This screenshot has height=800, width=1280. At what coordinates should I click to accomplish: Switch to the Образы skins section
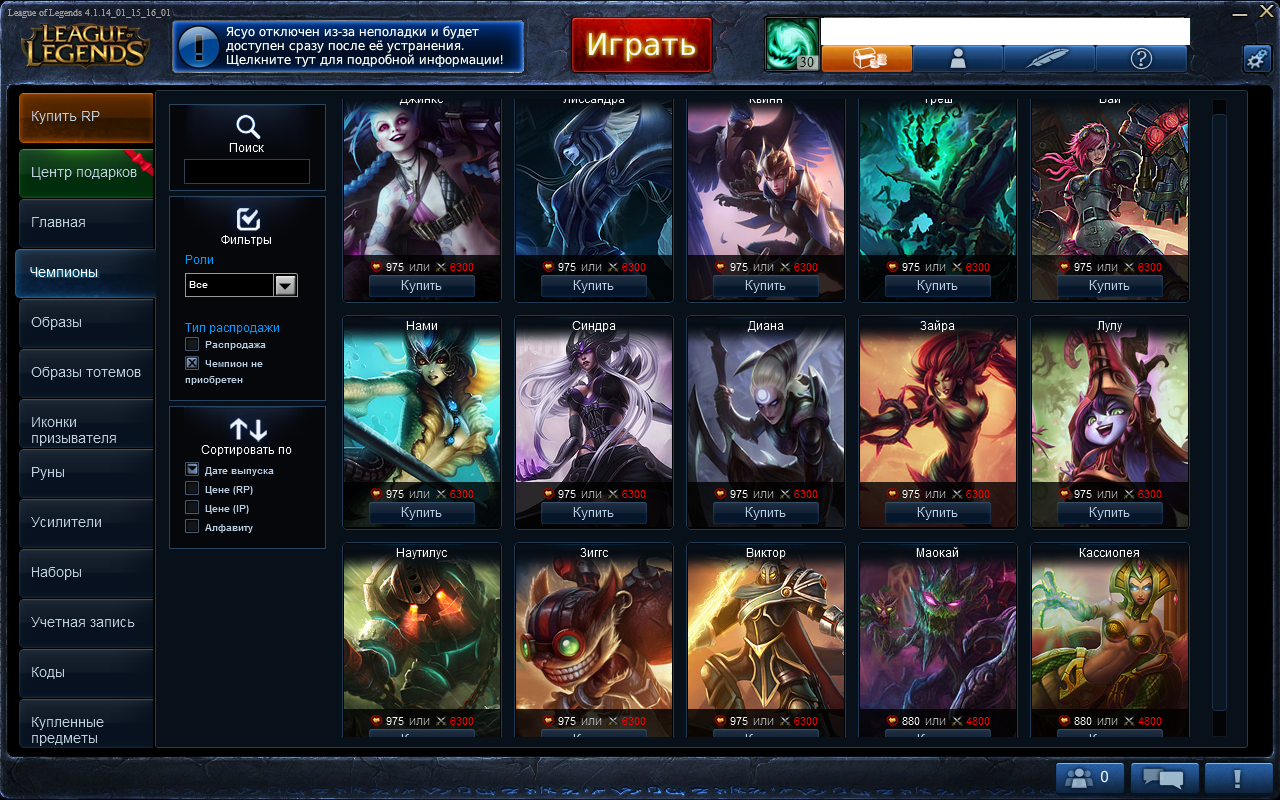[x=86, y=323]
